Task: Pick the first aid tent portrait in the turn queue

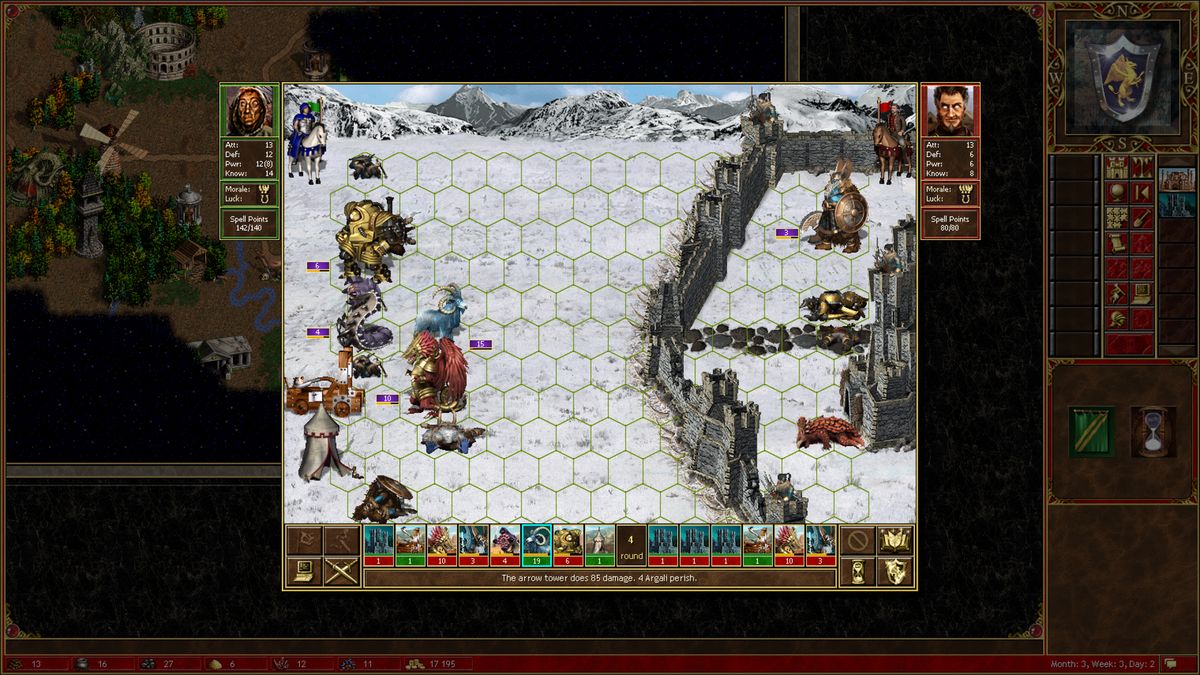Action: [x=599, y=545]
